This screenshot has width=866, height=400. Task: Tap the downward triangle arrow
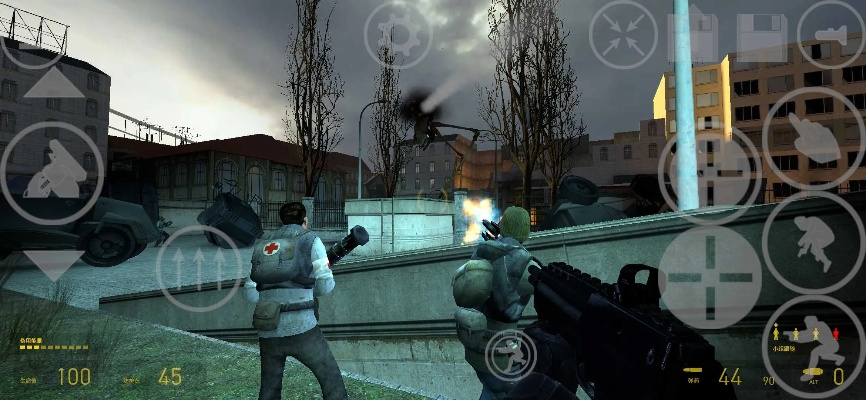53,264
